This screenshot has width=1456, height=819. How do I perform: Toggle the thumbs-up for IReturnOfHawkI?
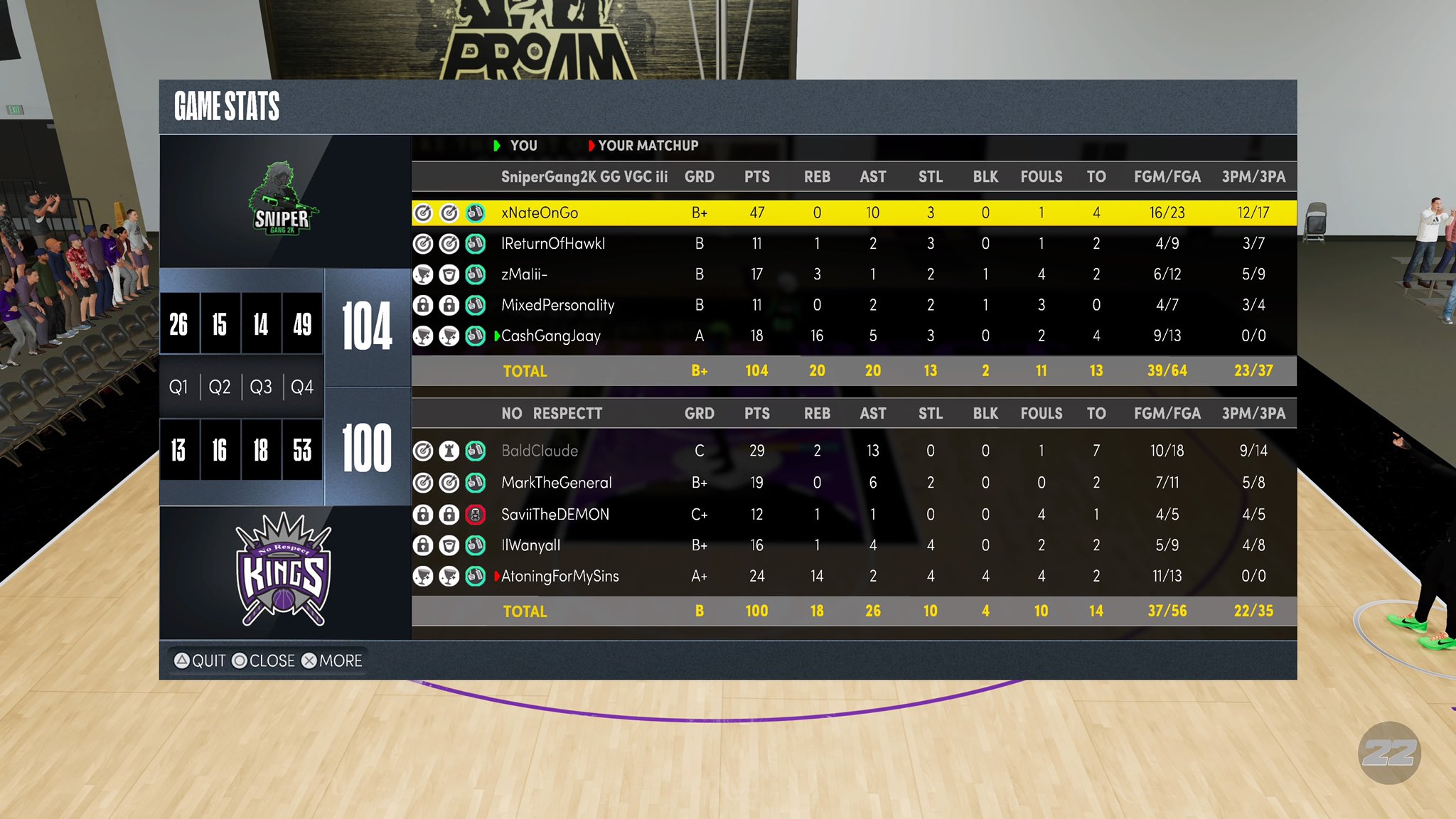coord(475,242)
